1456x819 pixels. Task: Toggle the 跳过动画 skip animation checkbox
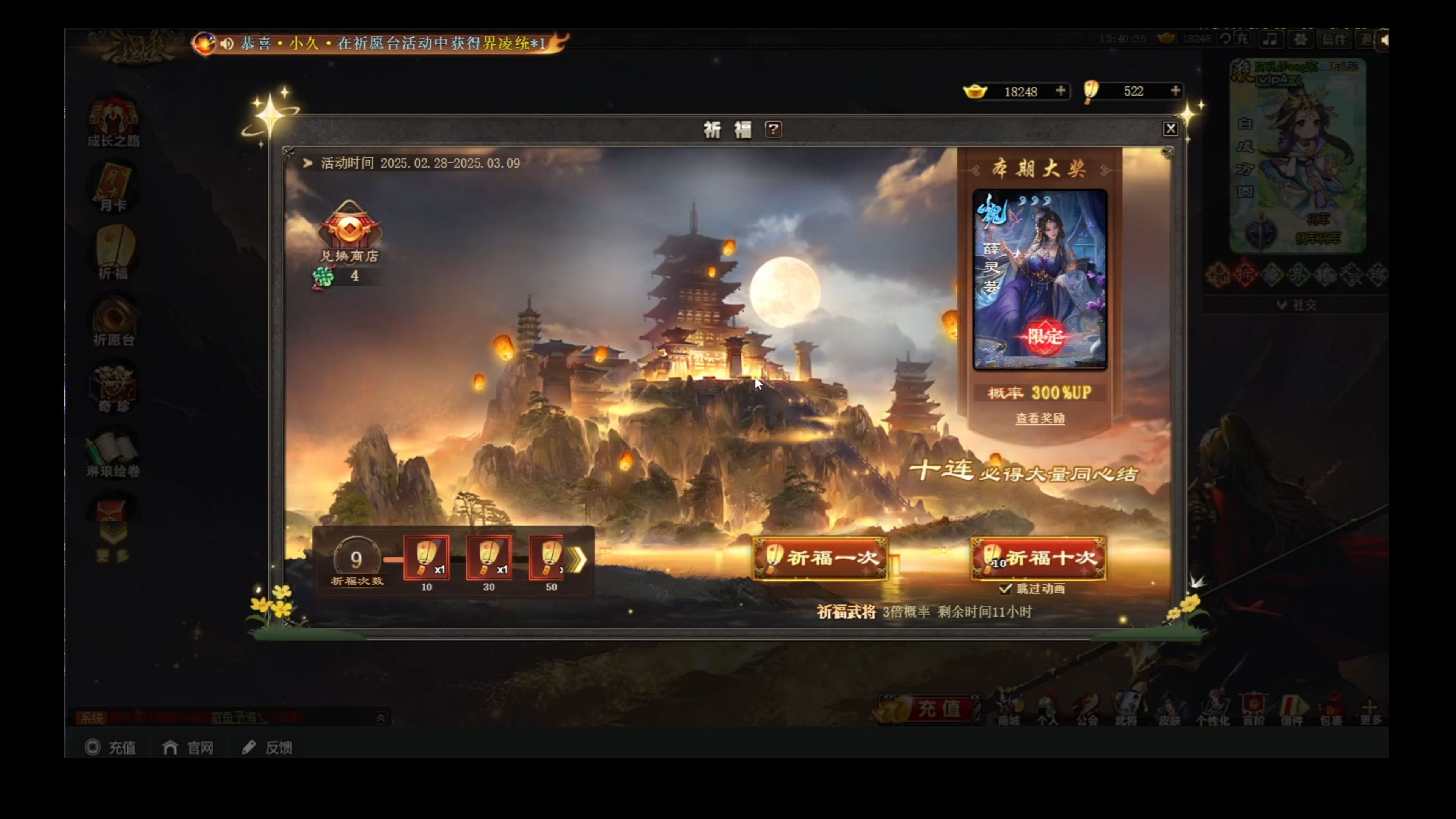pyautogui.click(x=1005, y=589)
